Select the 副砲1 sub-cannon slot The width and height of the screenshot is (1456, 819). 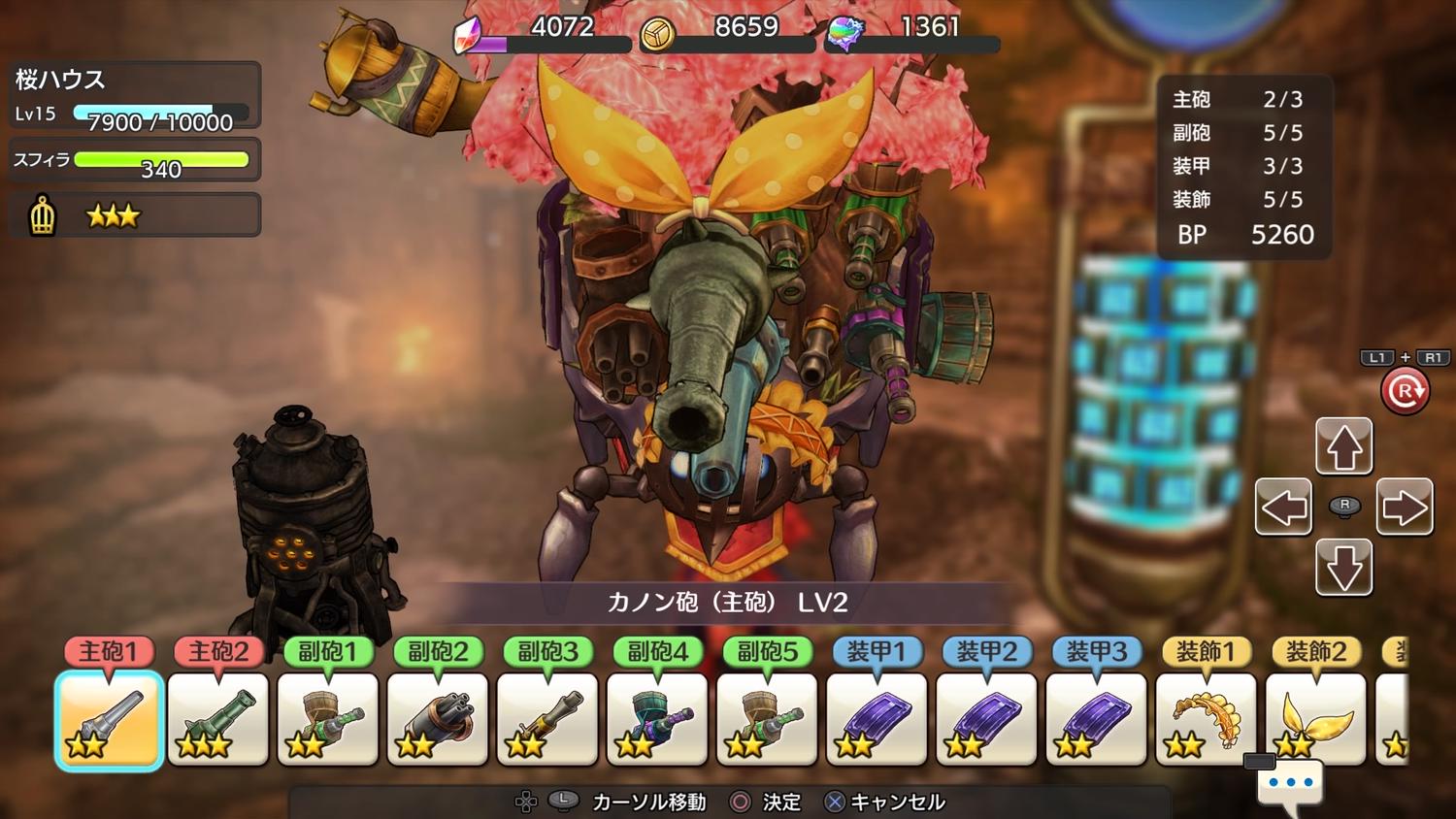pyautogui.click(x=328, y=720)
